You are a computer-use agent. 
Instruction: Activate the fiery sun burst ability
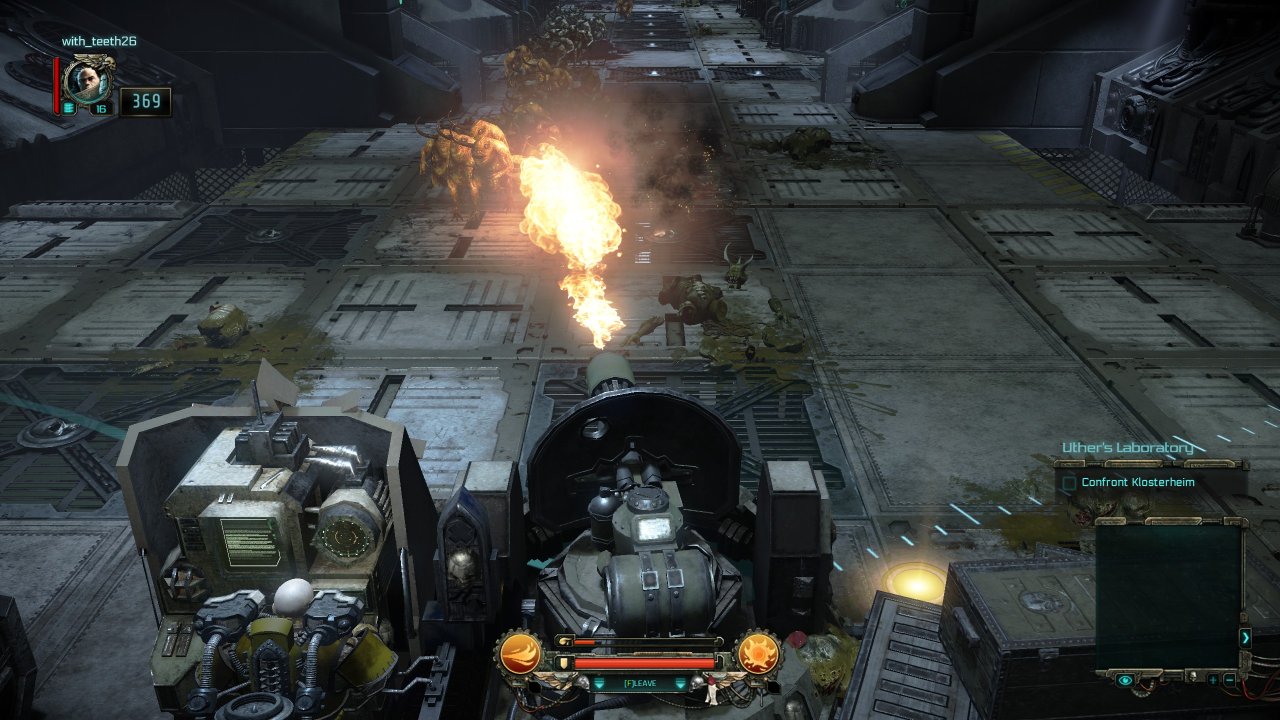(x=758, y=654)
